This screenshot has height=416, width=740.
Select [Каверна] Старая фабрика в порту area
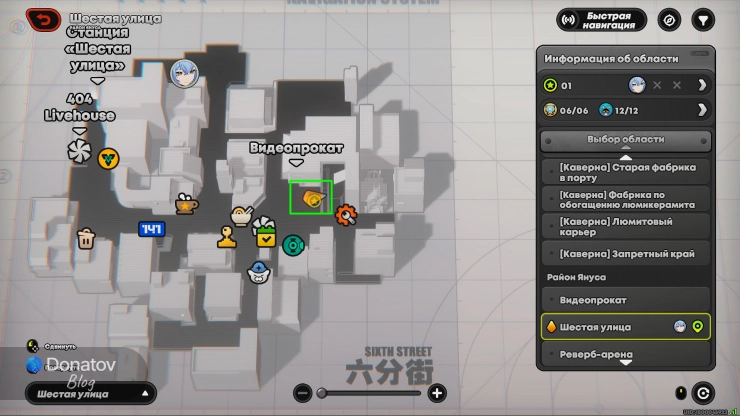click(625, 171)
